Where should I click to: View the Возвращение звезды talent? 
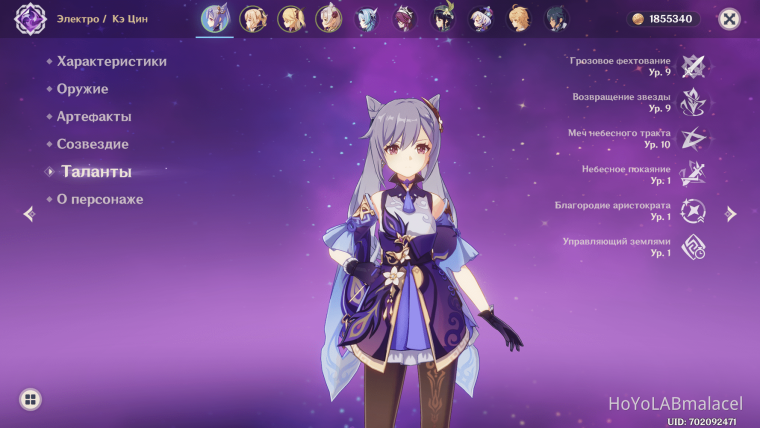pyautogui.click(x=693, y=102)
